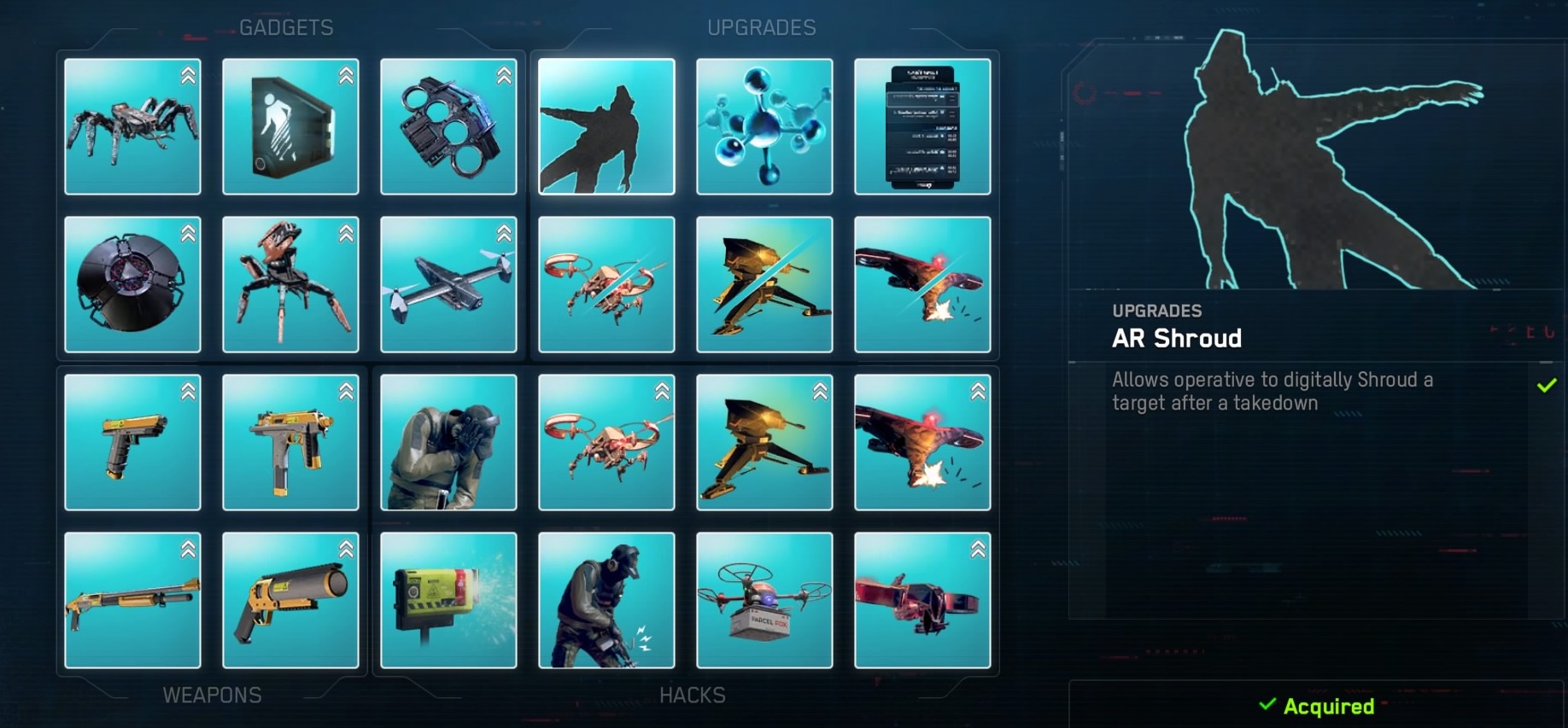Select the yellow pistol weapon tile
1568x728 pixels.
click(x=132, y=442)
